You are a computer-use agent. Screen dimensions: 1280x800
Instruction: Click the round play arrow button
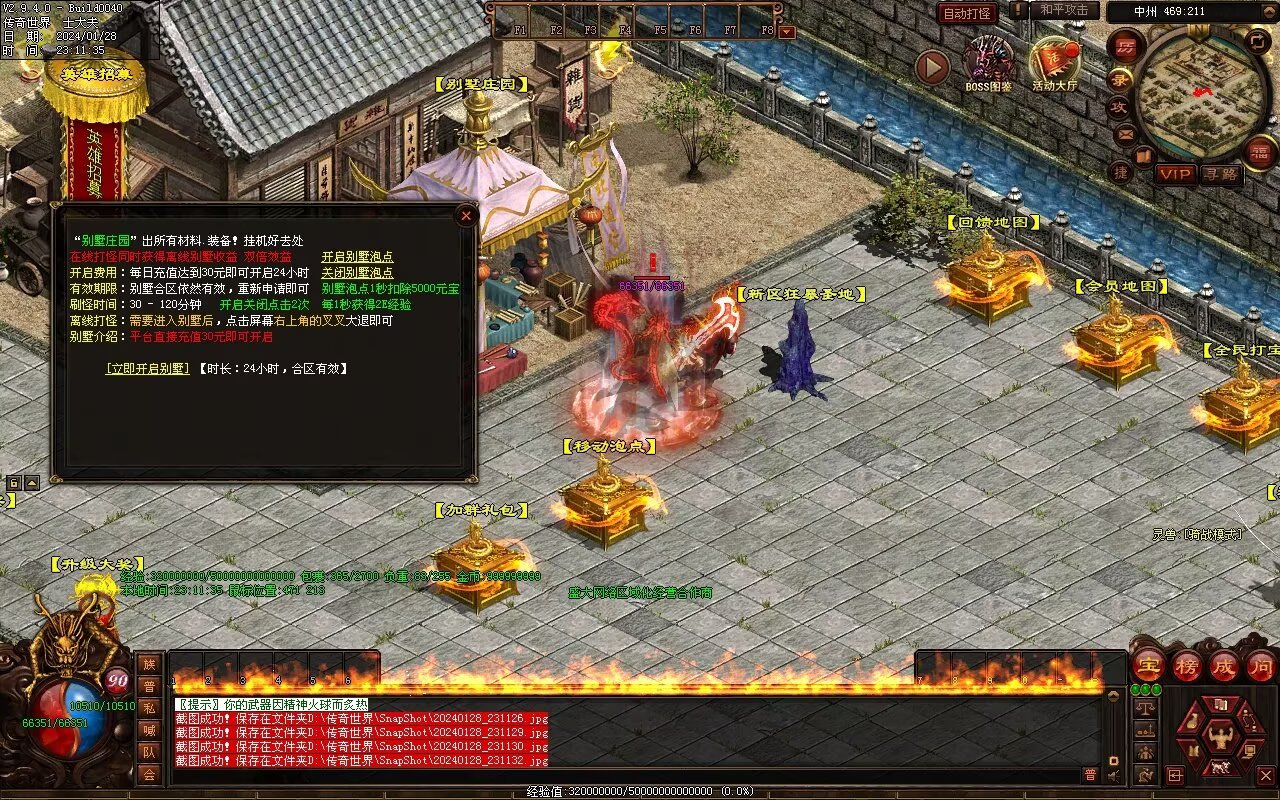pos(932,67)
